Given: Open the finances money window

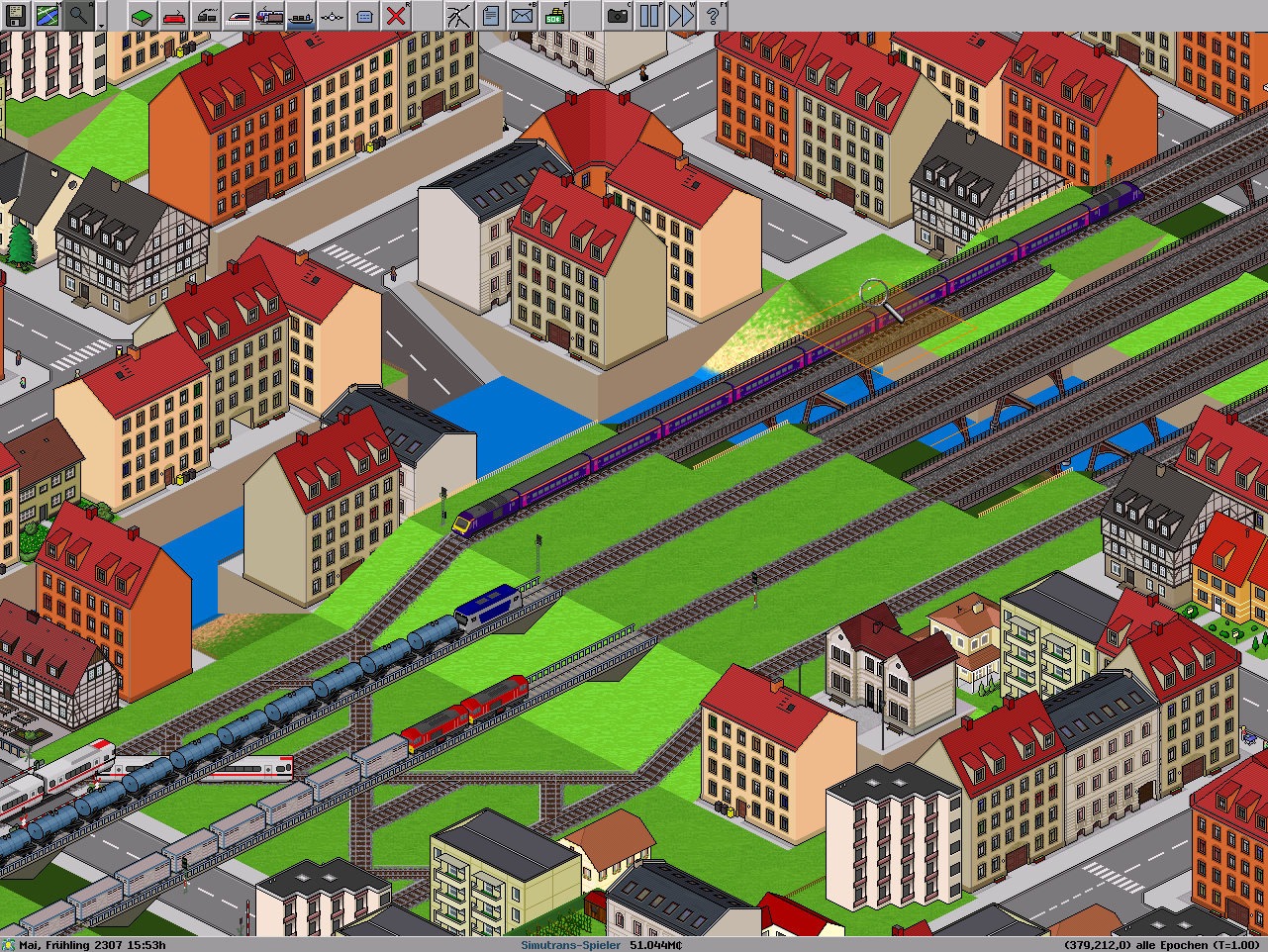Looking at the screenshot, I should pos(553,15).
